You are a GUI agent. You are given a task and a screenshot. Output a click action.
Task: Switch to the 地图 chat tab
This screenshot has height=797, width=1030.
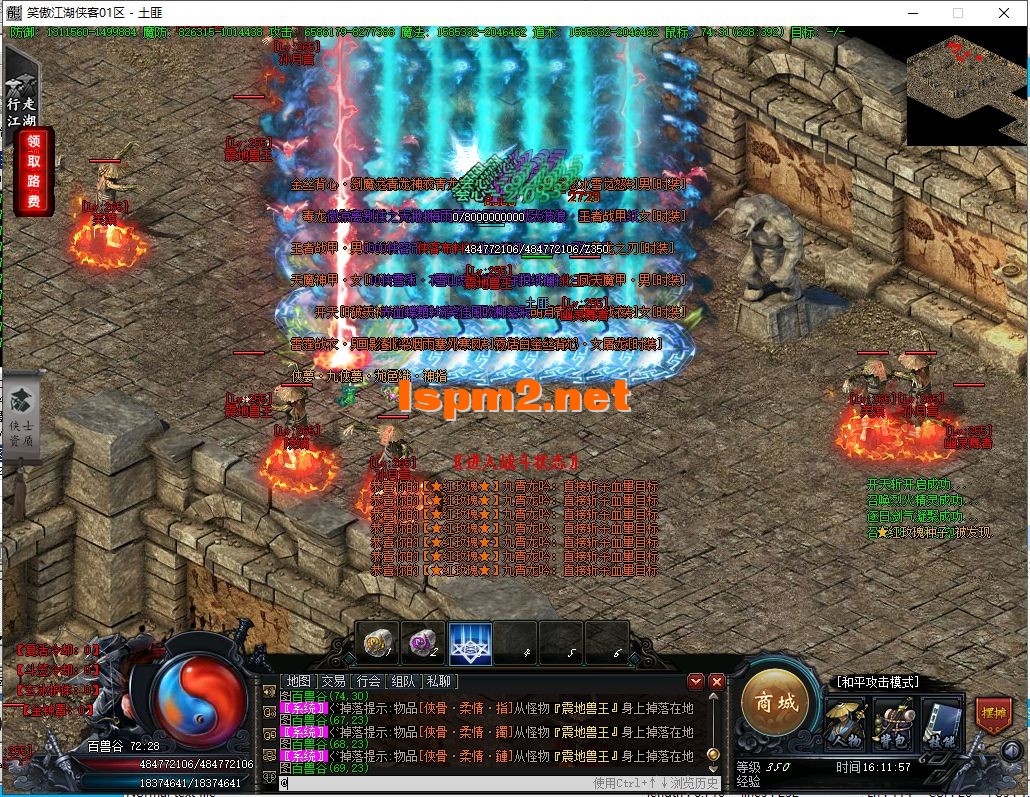(299, 682)
